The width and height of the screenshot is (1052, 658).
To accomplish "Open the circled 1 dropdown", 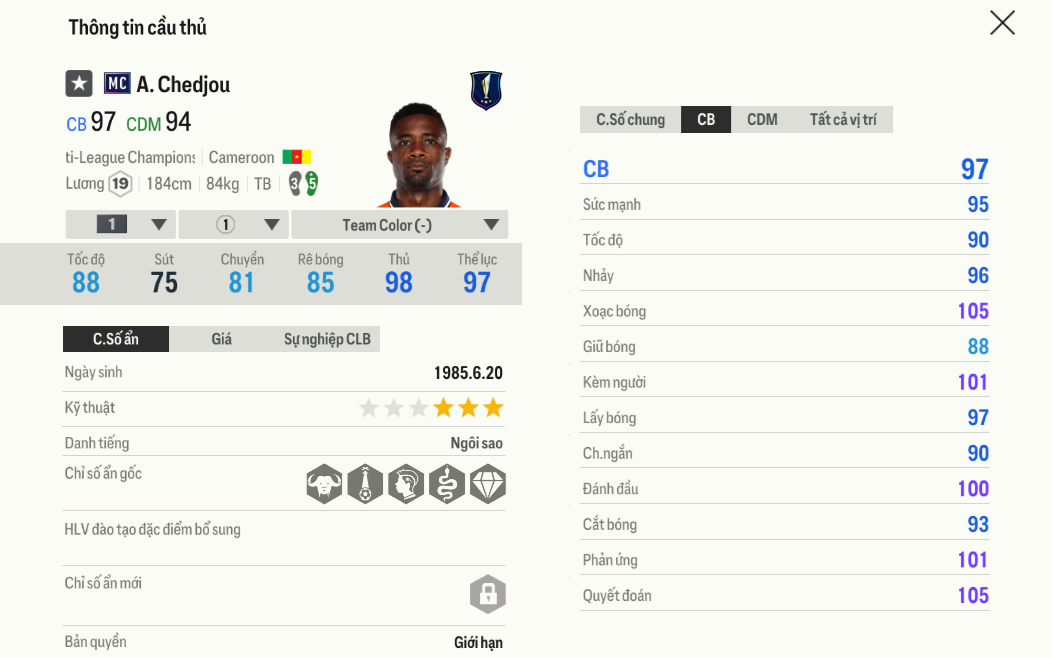I will pos(236,225).
